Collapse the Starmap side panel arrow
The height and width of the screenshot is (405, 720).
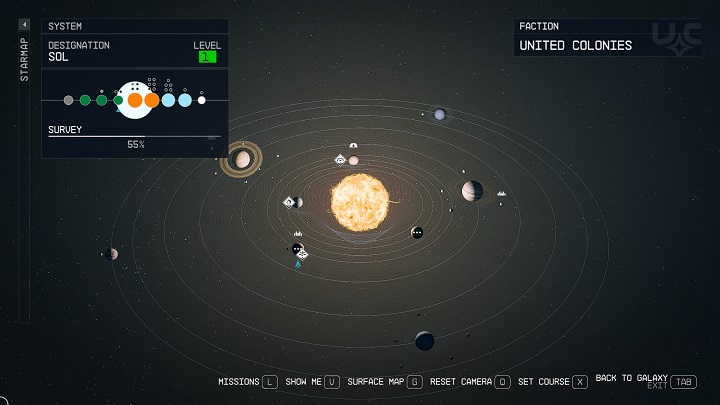click(x=24, y=24)
